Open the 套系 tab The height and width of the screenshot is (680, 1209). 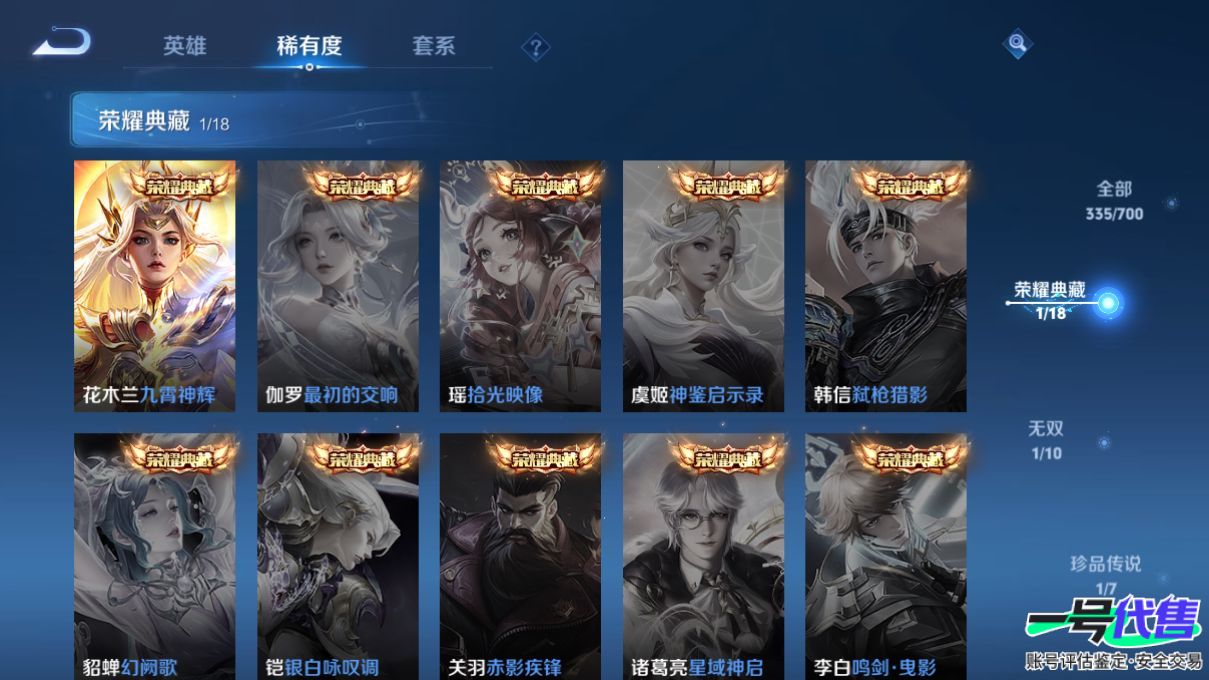pos(433,46)
